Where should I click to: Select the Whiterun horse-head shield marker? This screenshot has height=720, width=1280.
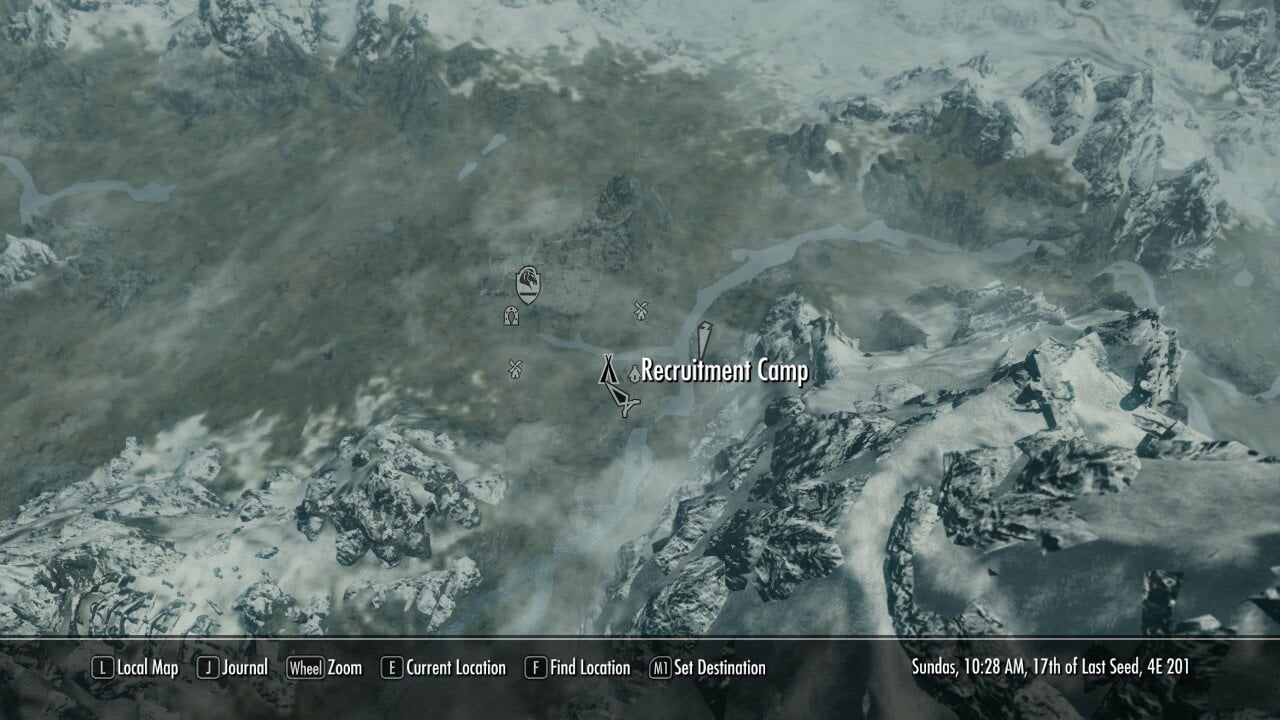529,284
